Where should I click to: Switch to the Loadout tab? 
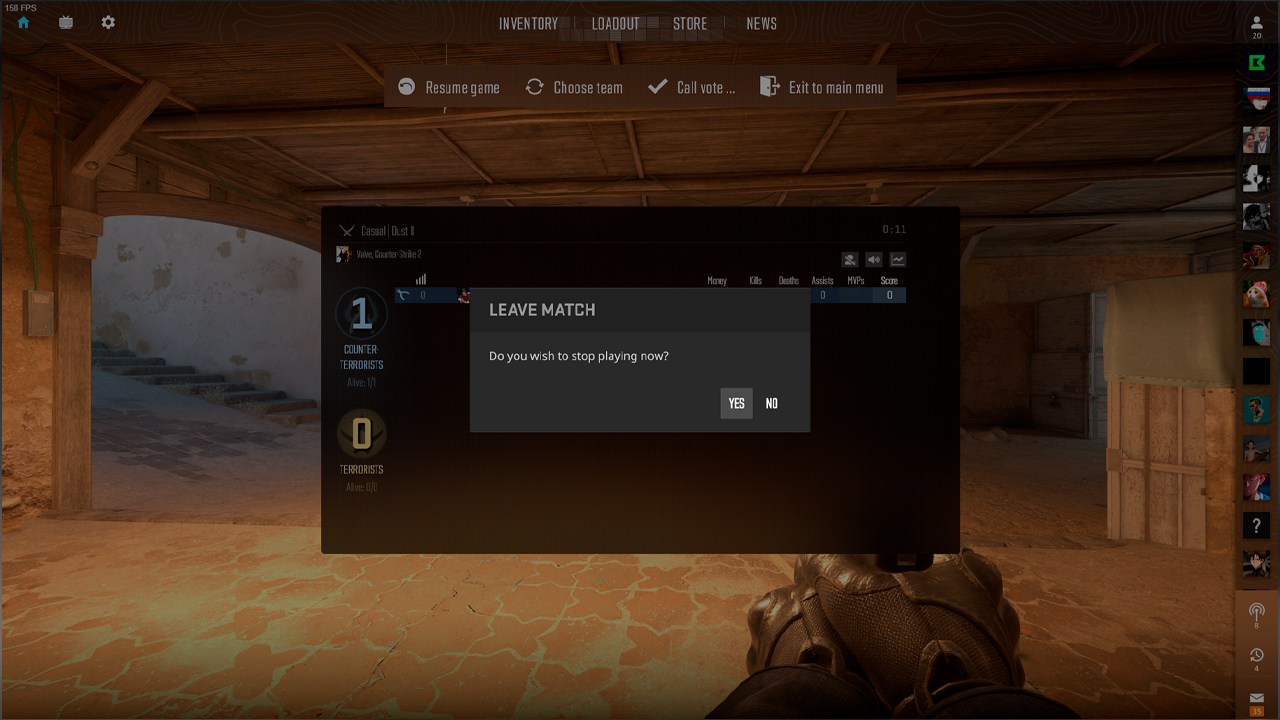pos(615,24)
